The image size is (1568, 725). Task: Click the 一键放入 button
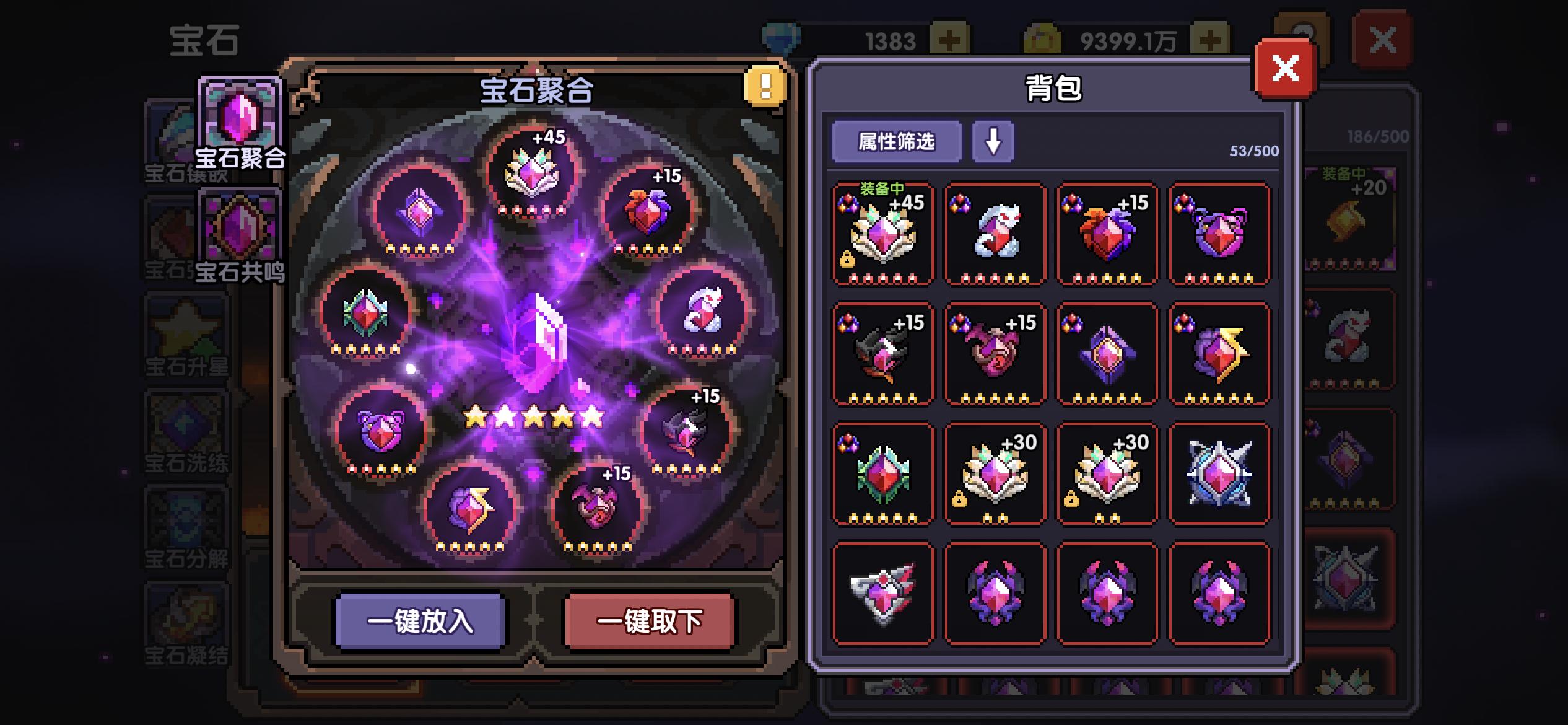420,622
